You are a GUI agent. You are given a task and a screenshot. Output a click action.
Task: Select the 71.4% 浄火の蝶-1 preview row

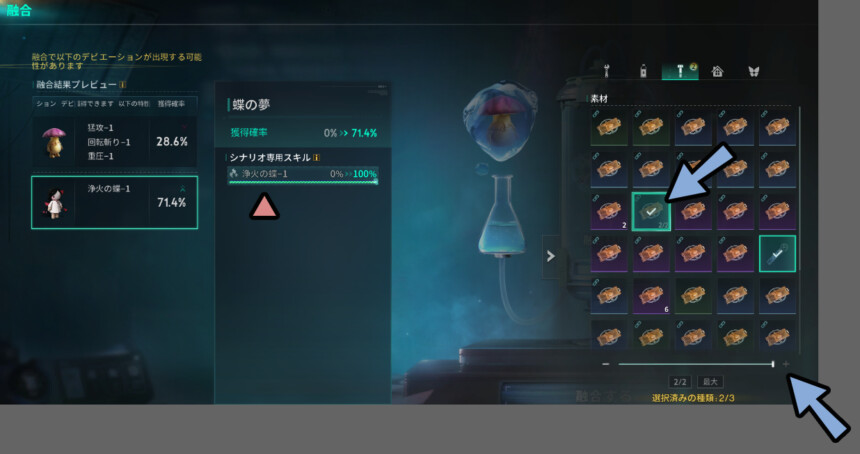point(114,202)
